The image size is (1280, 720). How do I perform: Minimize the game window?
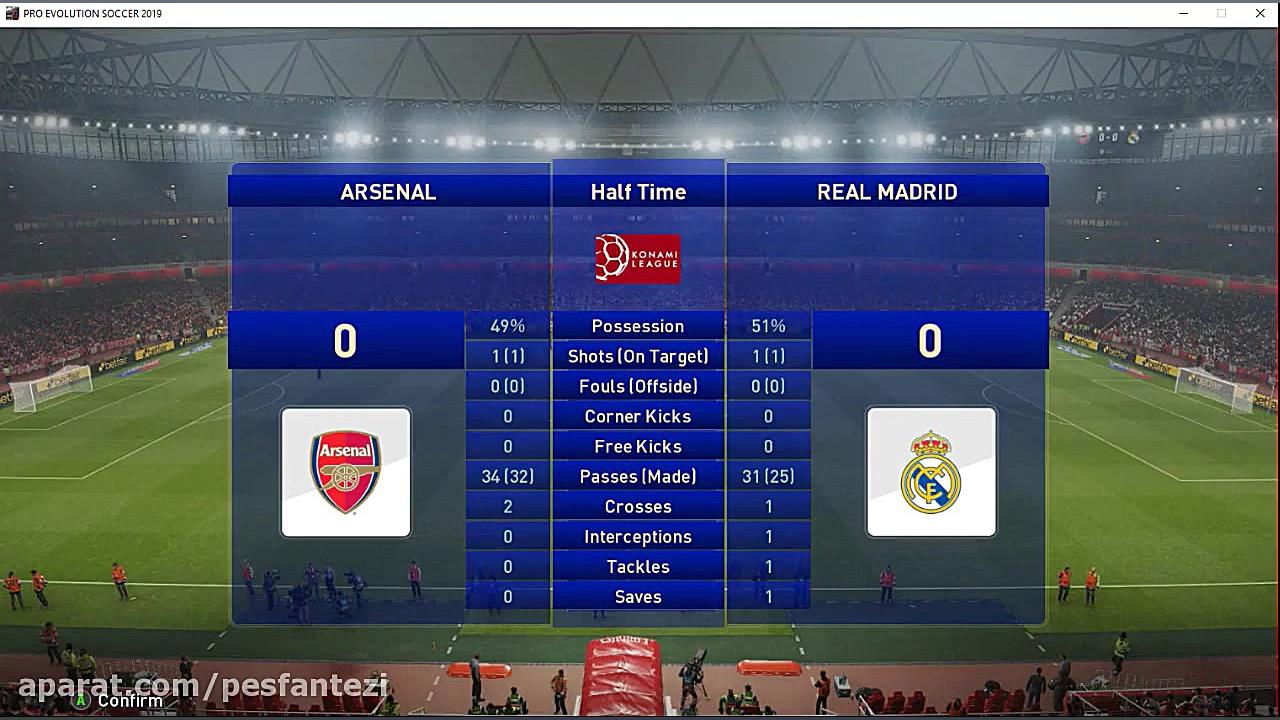coord(1184,13)
